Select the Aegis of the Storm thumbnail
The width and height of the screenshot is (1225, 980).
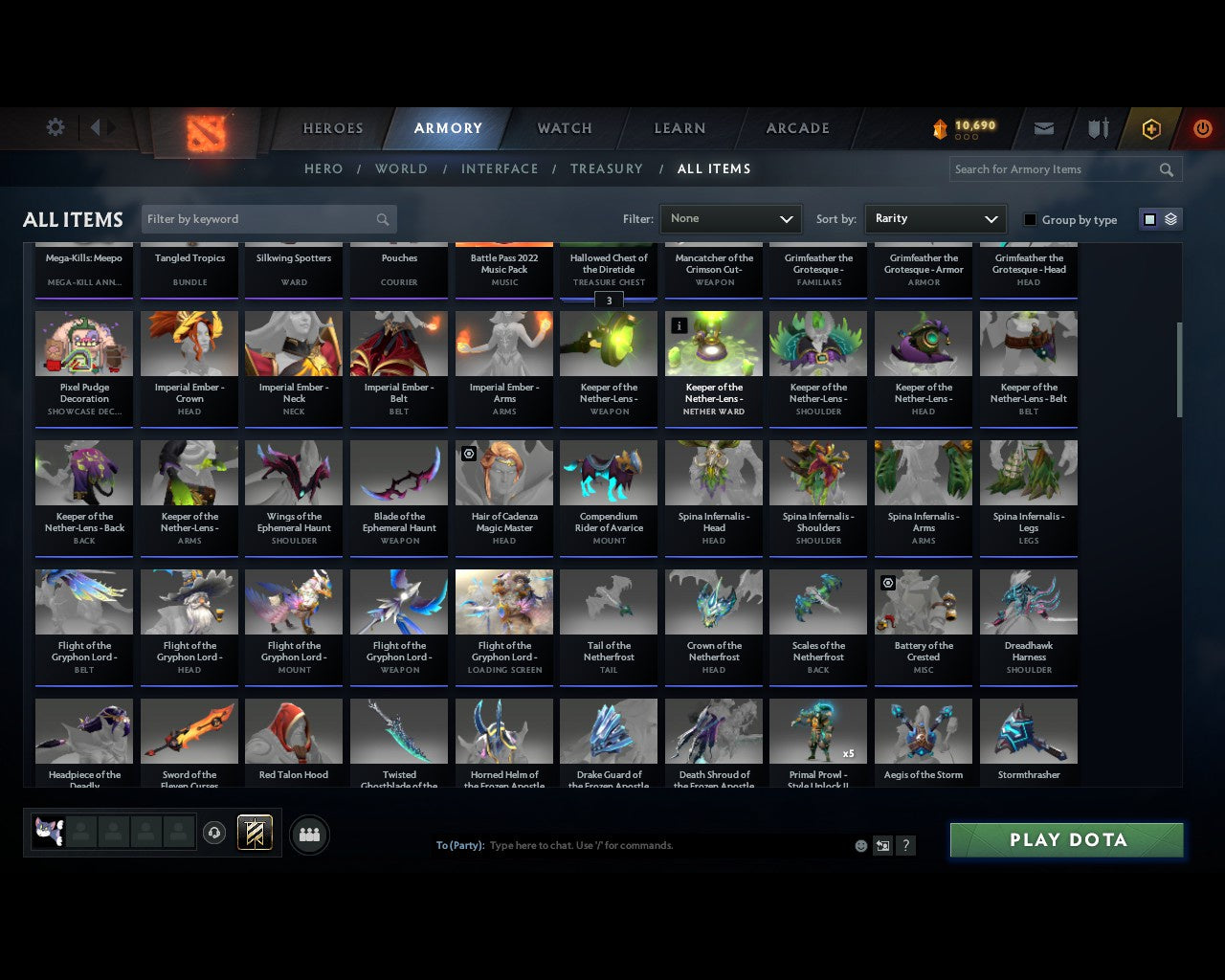click(x=923, y=730)
